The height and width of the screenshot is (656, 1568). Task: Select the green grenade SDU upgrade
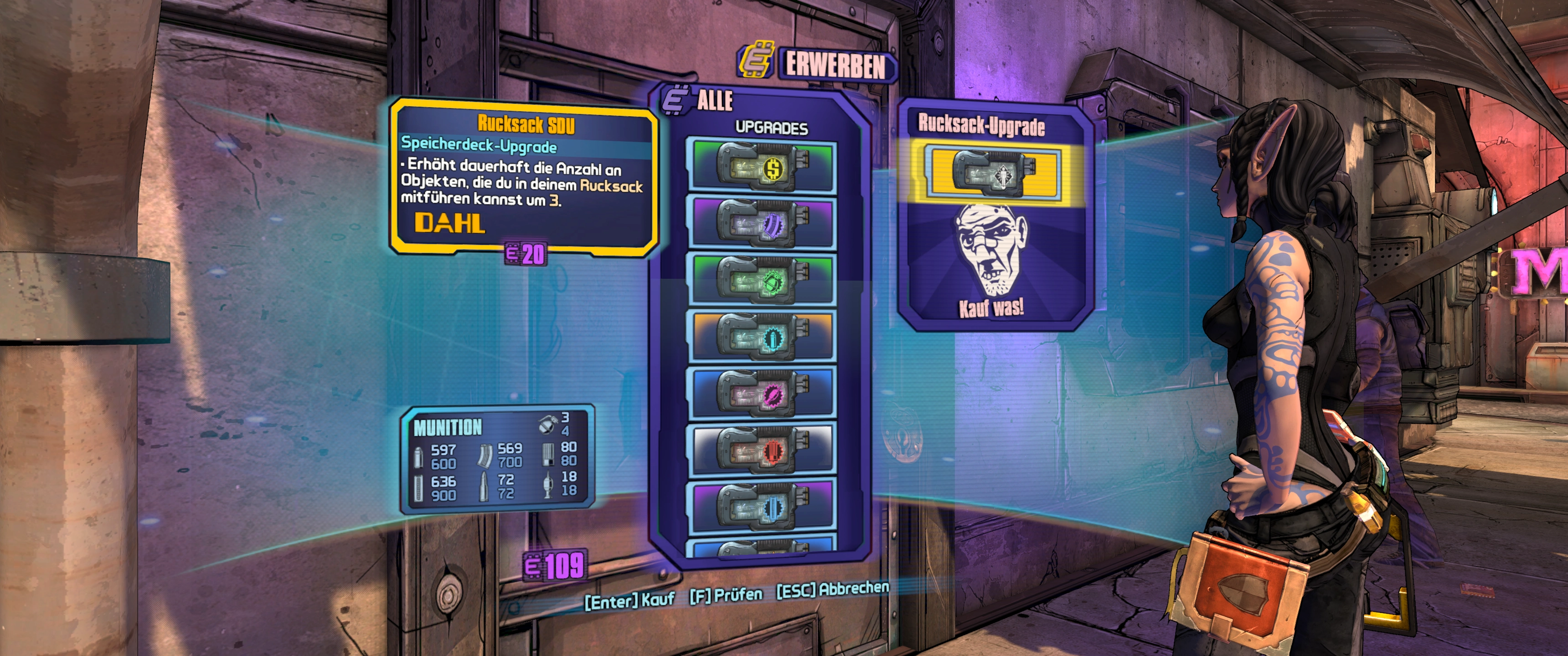click(x=762, y=279)
